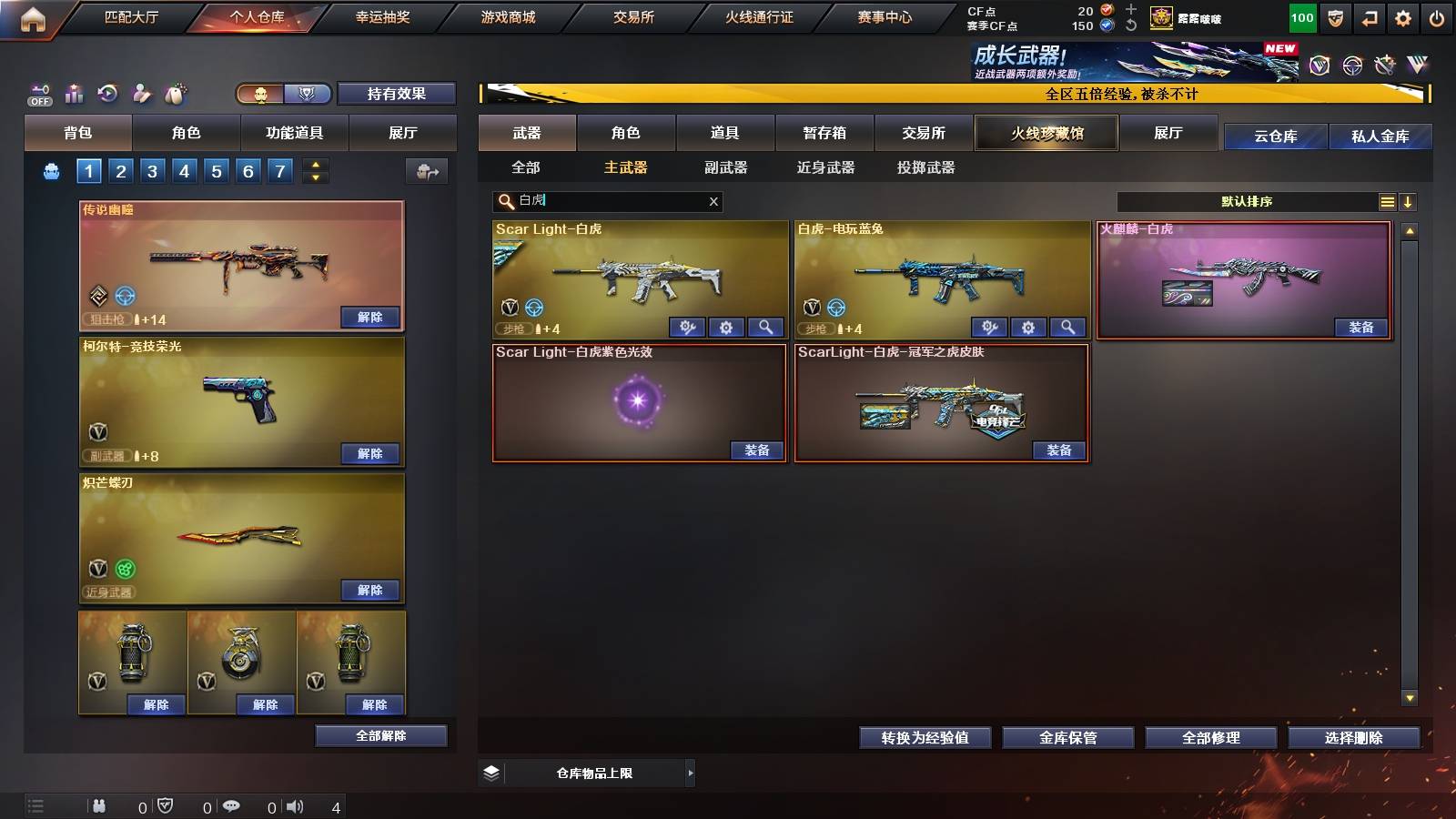Switch the character/trophy toggle to trophy side
This screenshot has height=819, width=1456.
[x=308, y=93]
